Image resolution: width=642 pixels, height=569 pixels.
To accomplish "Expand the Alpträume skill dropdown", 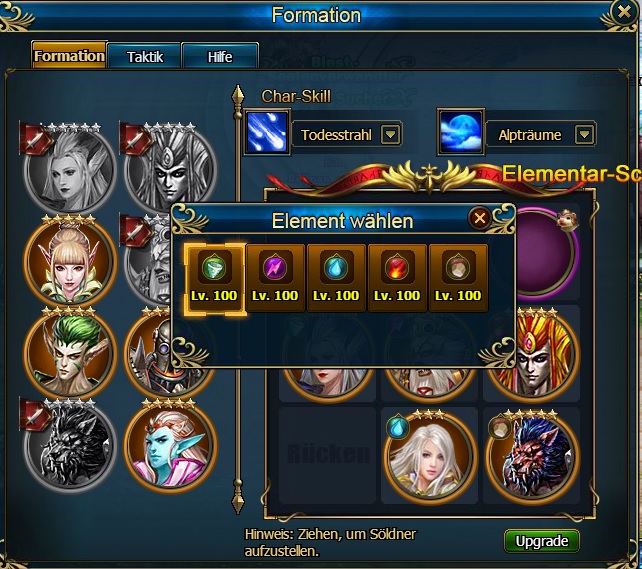I will click(x=585, y=134).
